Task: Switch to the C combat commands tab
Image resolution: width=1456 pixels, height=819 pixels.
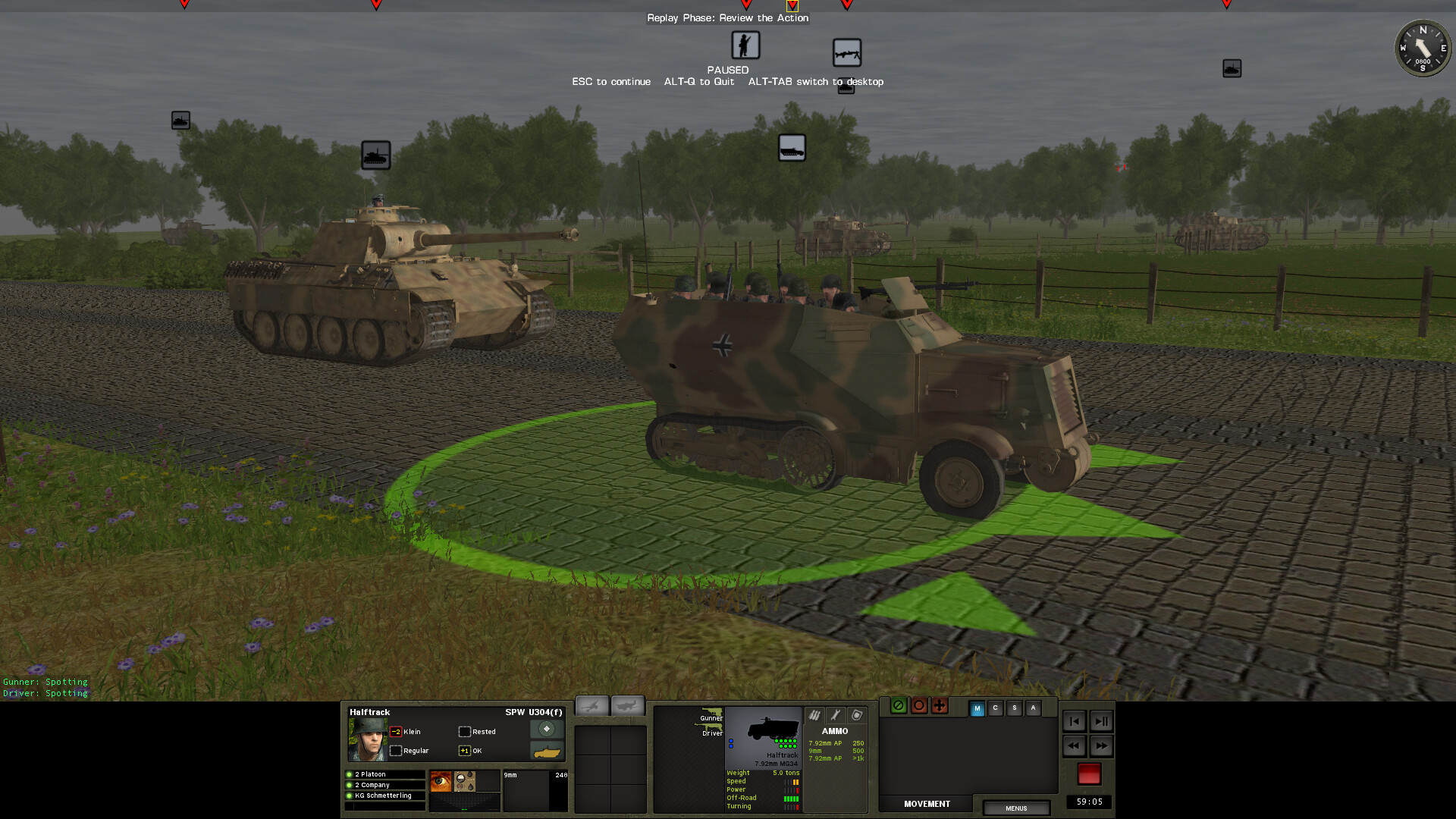Action: 995,708
